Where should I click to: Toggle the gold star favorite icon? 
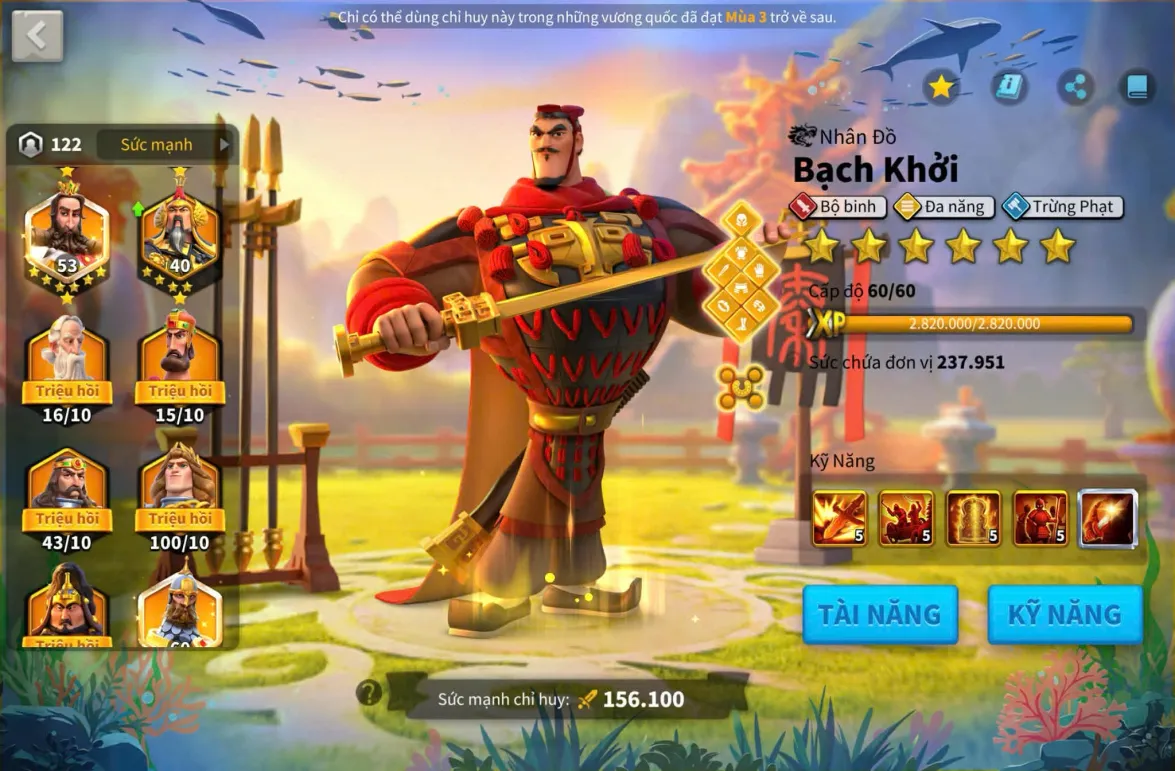tap(940, 88)
